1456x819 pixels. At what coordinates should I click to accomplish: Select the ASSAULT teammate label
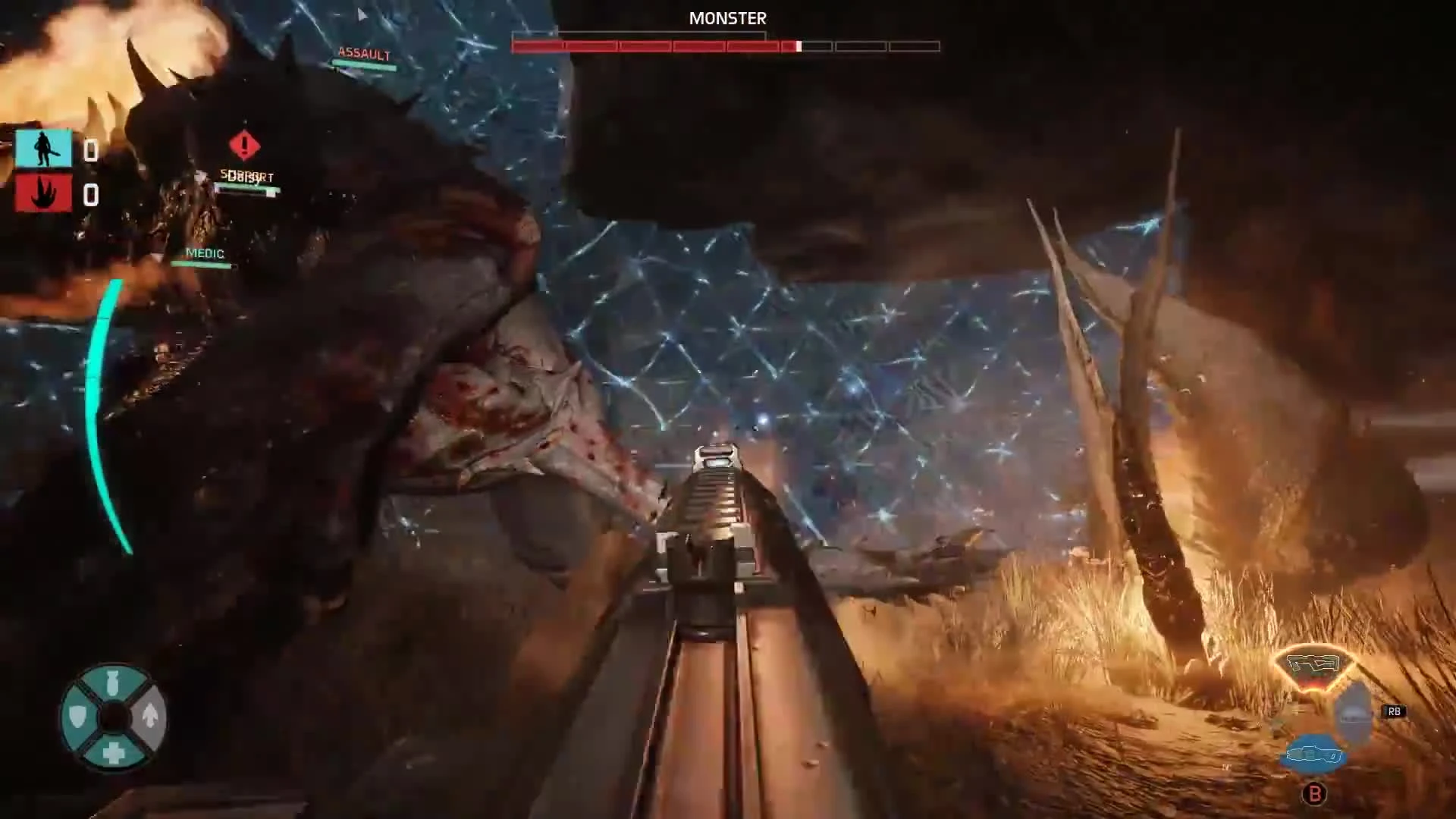[362, 54]
